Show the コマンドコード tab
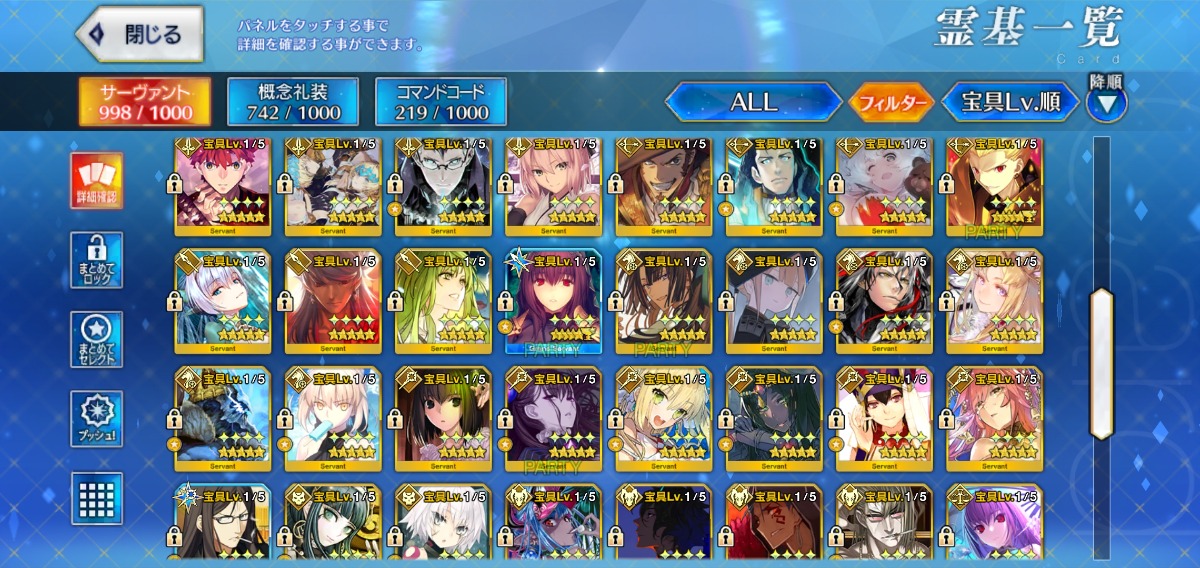The image size is (1200, 568). [x=441, y=102]
